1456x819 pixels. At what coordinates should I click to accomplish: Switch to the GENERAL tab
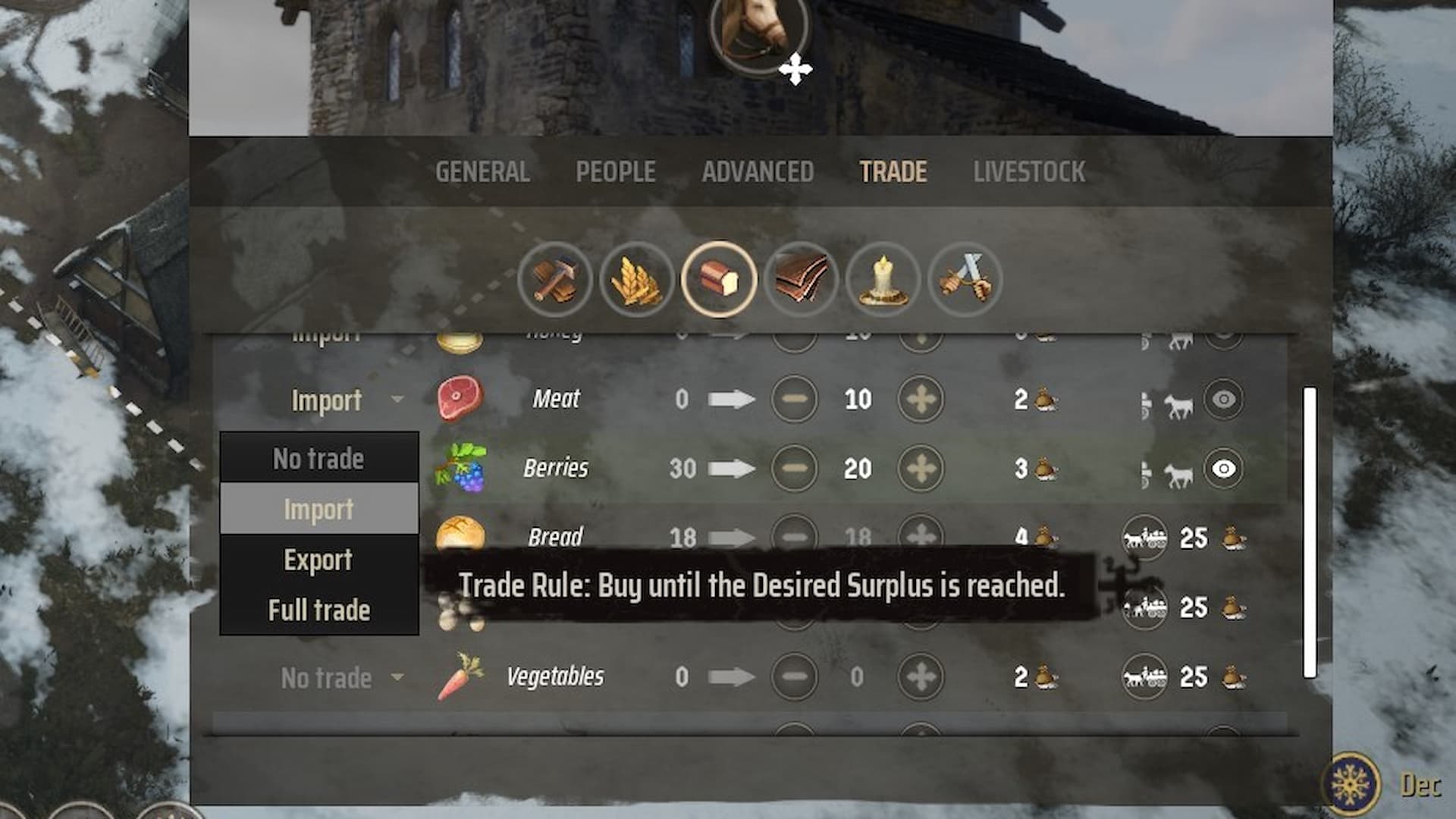[482, 171]
